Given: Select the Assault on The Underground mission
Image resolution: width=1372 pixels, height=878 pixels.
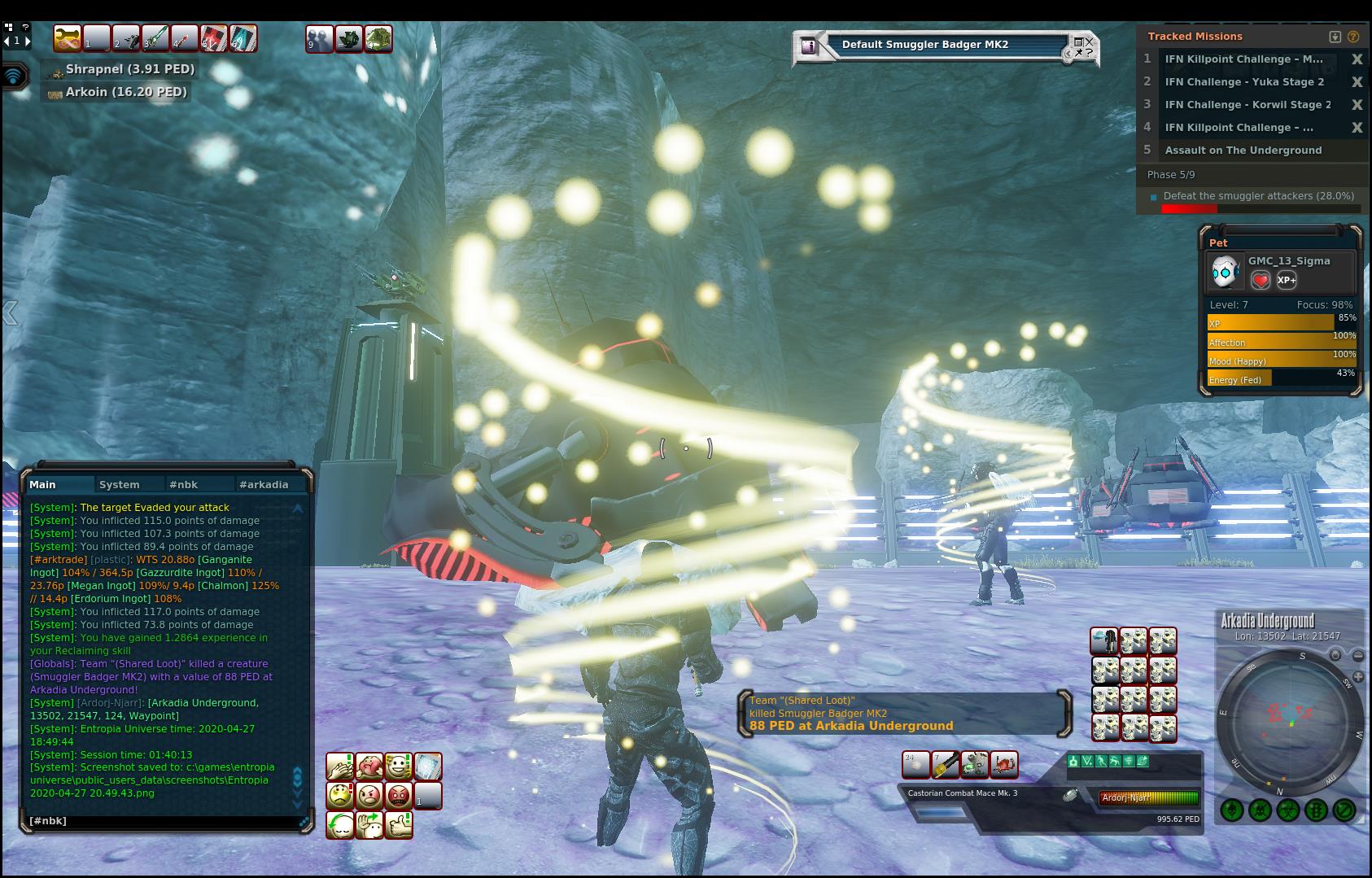Looking at the screenshot, I should (x=1243, y=151).
